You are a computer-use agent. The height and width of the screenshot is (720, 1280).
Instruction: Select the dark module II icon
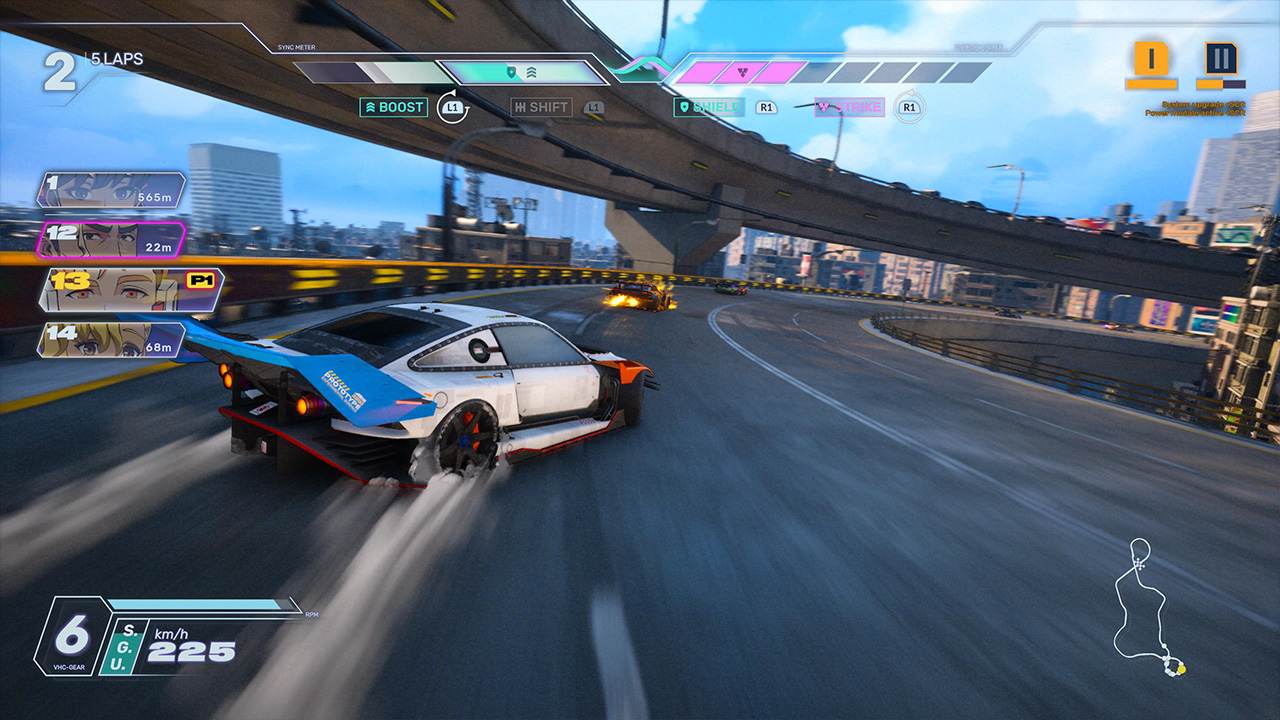pos(1220,60)
